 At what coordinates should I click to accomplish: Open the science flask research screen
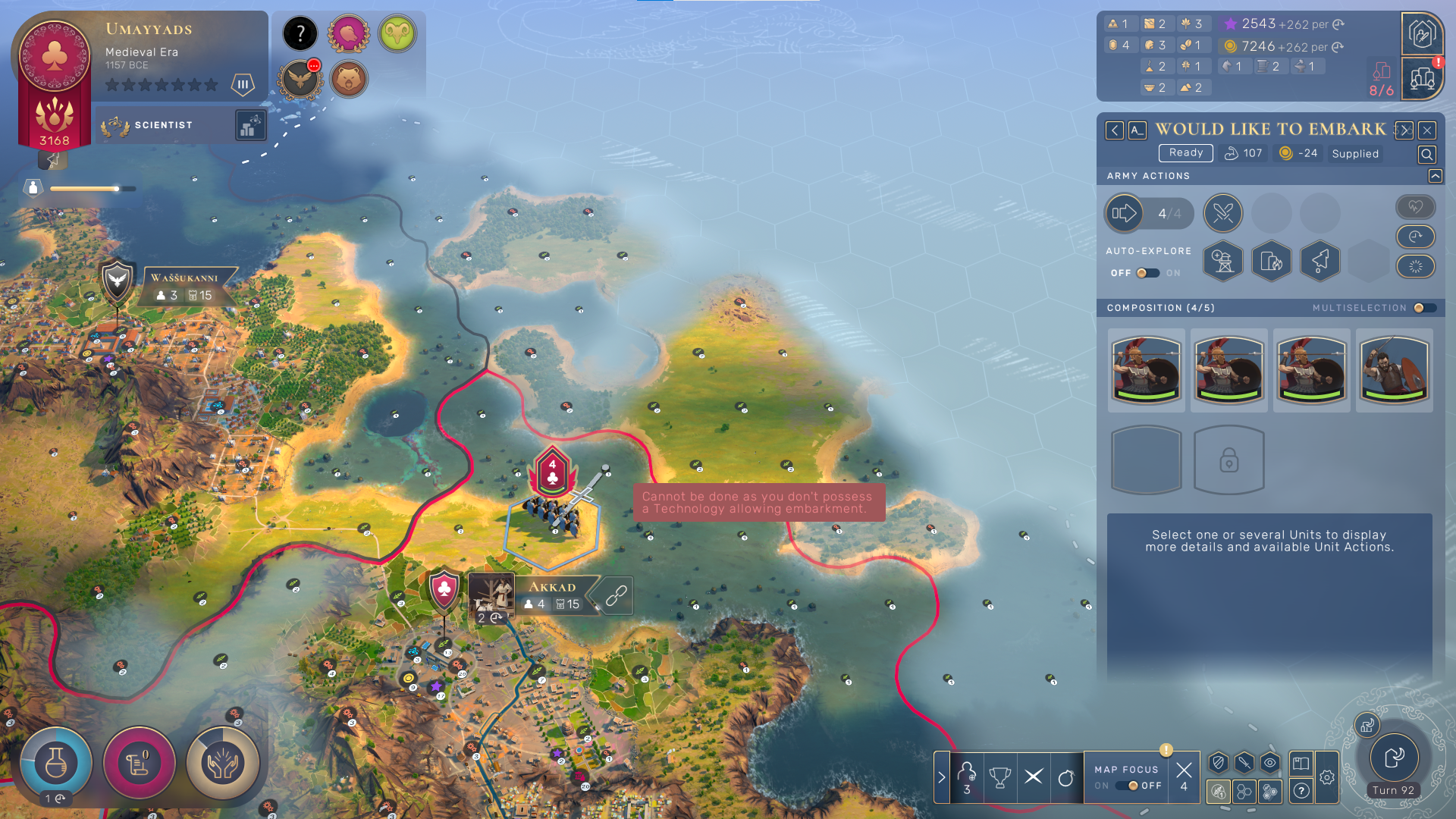[x=55, y=762]
